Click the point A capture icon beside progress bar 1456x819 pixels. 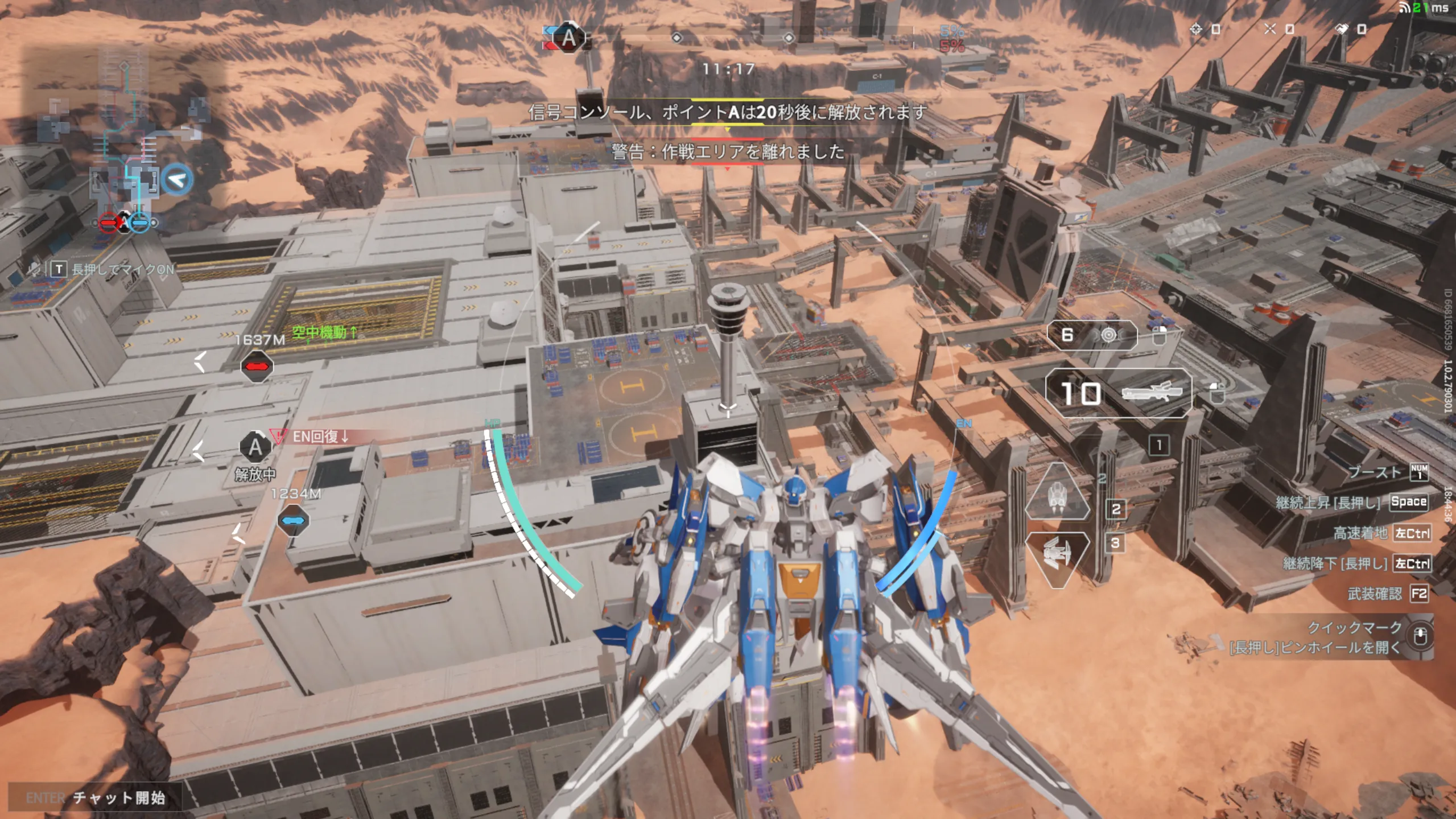pyautogui.click(x=568, y=38)
